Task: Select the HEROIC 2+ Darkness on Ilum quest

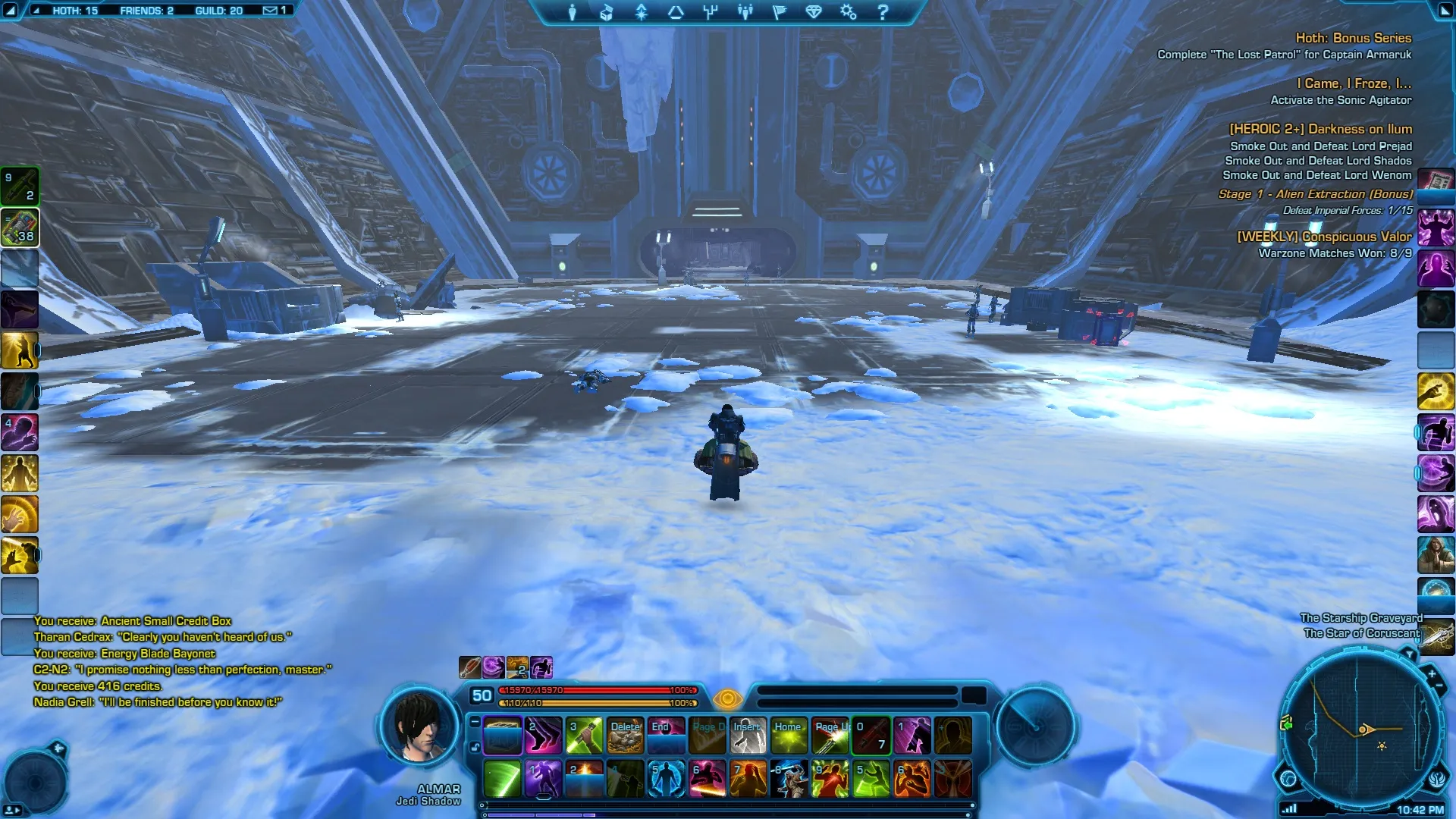Action: coord(1320,129)
